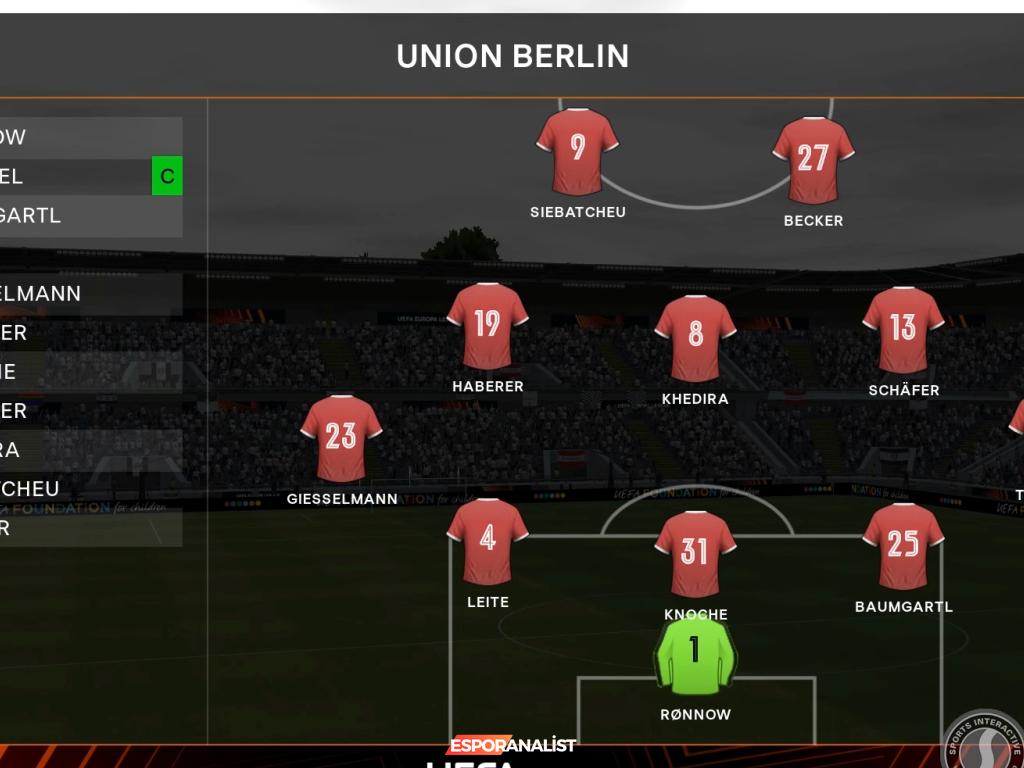The image size is (1024, 768).
Task: Select Leite's number 4 shirt
Action: (487, 541)
